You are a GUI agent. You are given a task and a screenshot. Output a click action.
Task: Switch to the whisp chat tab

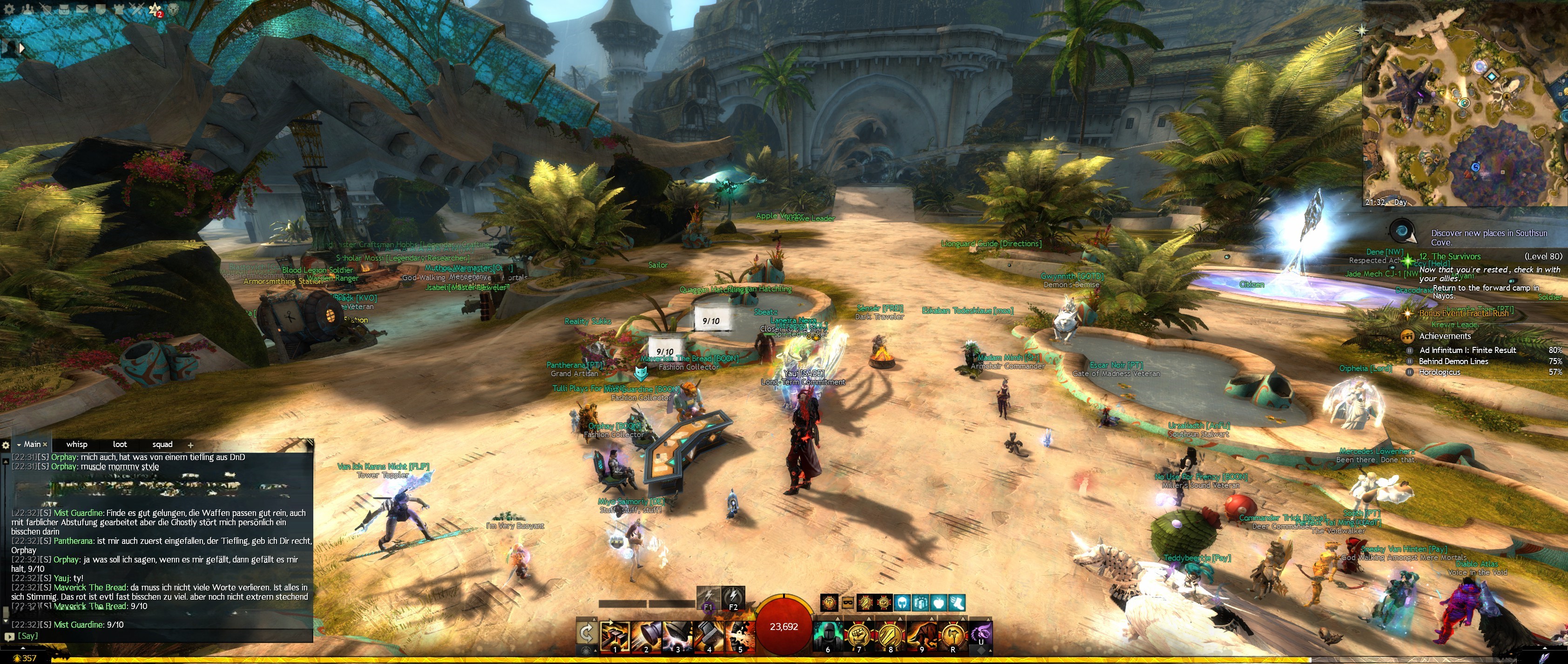77,444
